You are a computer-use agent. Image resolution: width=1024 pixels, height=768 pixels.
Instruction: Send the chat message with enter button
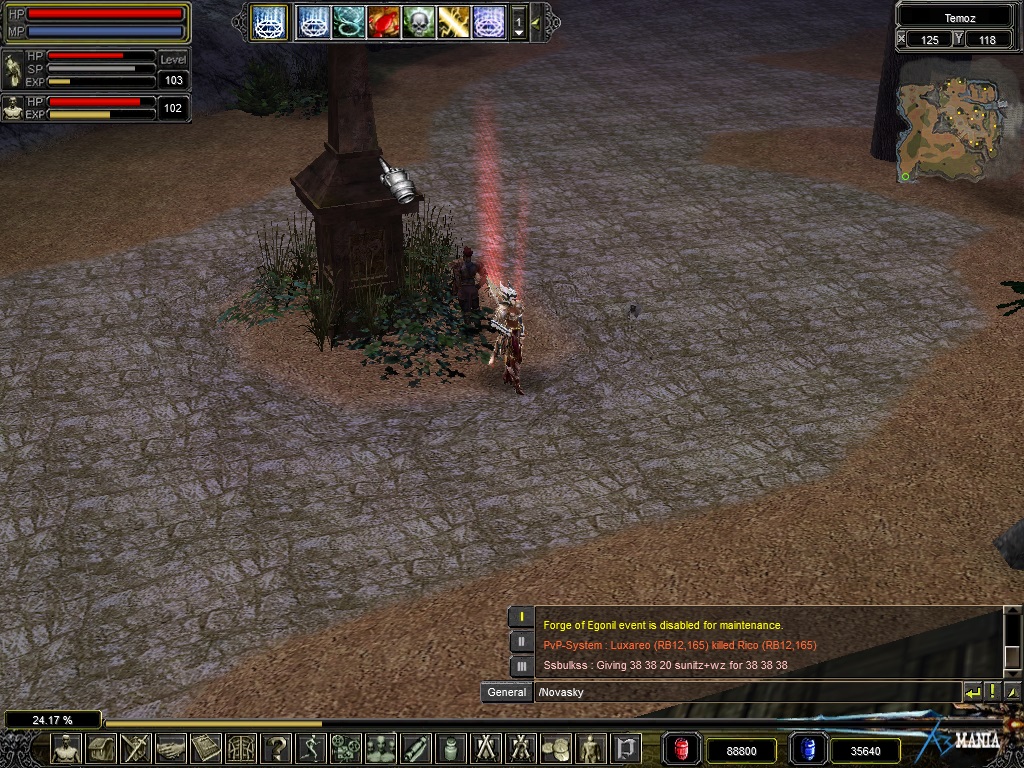tap(972, 692)
